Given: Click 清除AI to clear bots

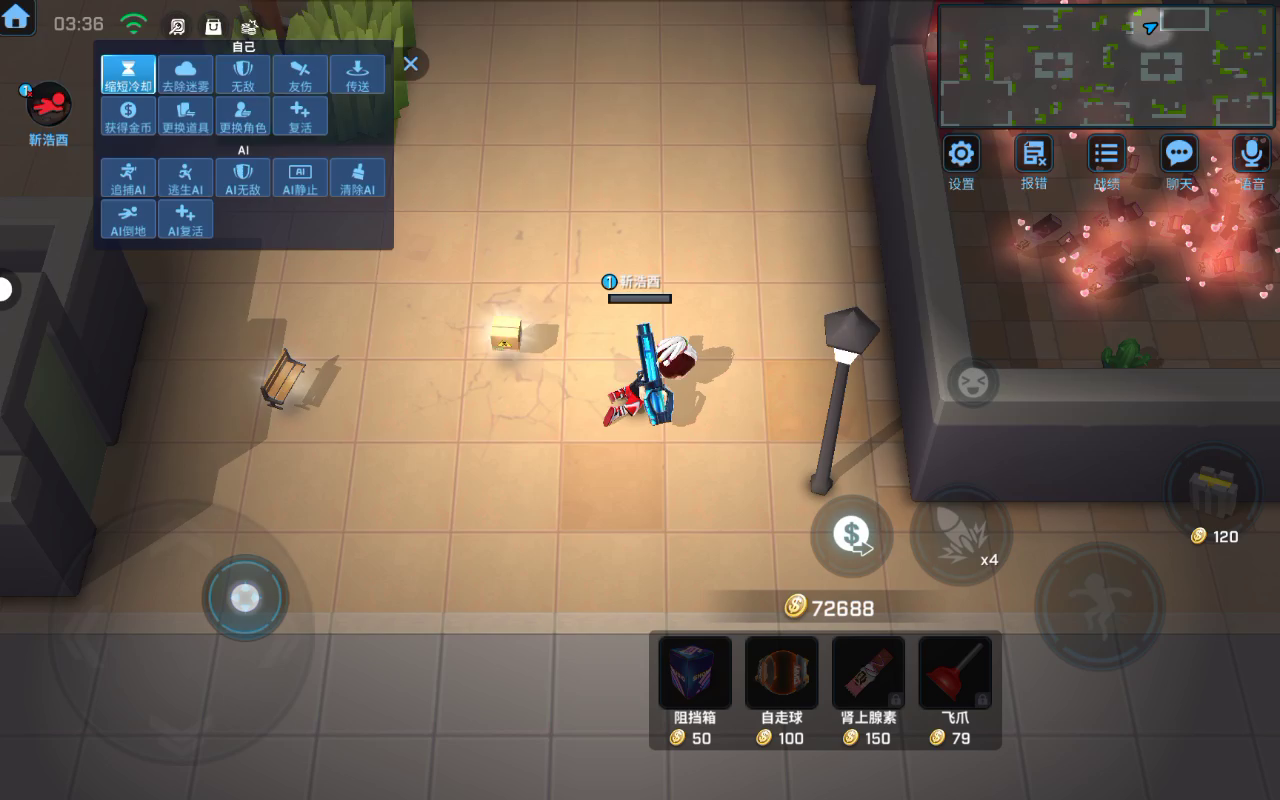Looking at the screenshot, I should coord(357,178).
